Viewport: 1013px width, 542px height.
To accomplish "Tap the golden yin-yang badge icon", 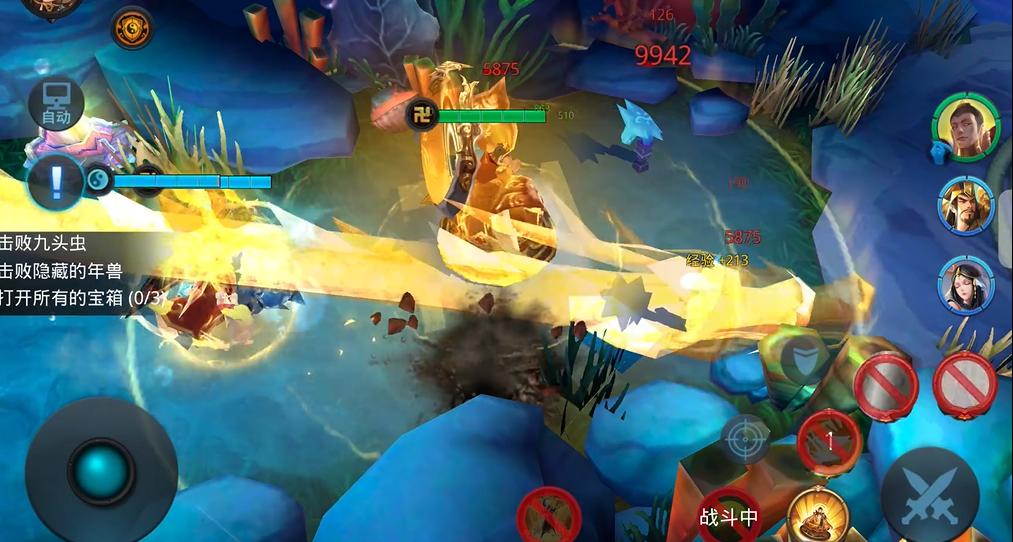I will pyautogui.click(x=131, y=28).
